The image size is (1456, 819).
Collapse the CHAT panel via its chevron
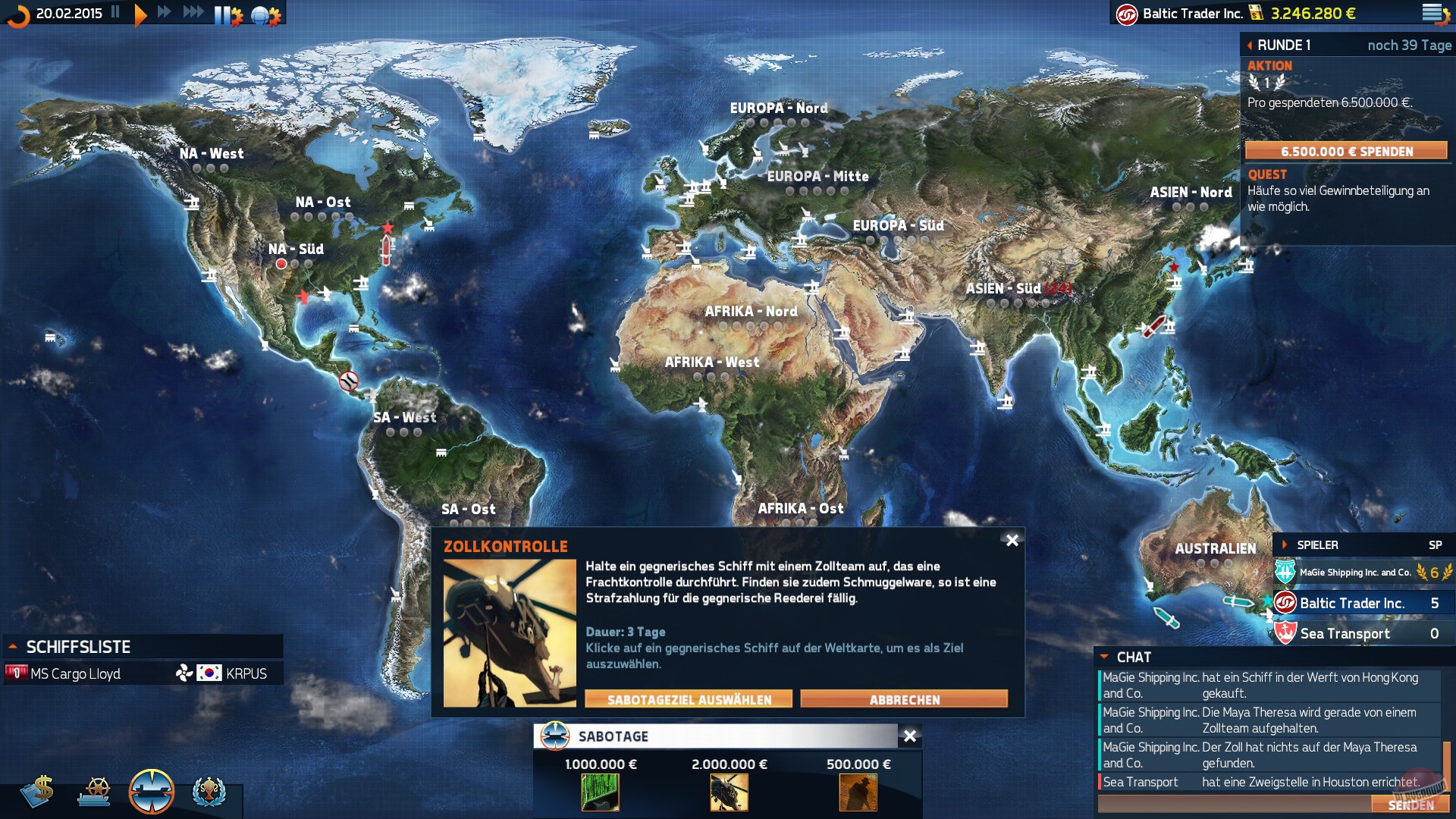point(1103,657)
